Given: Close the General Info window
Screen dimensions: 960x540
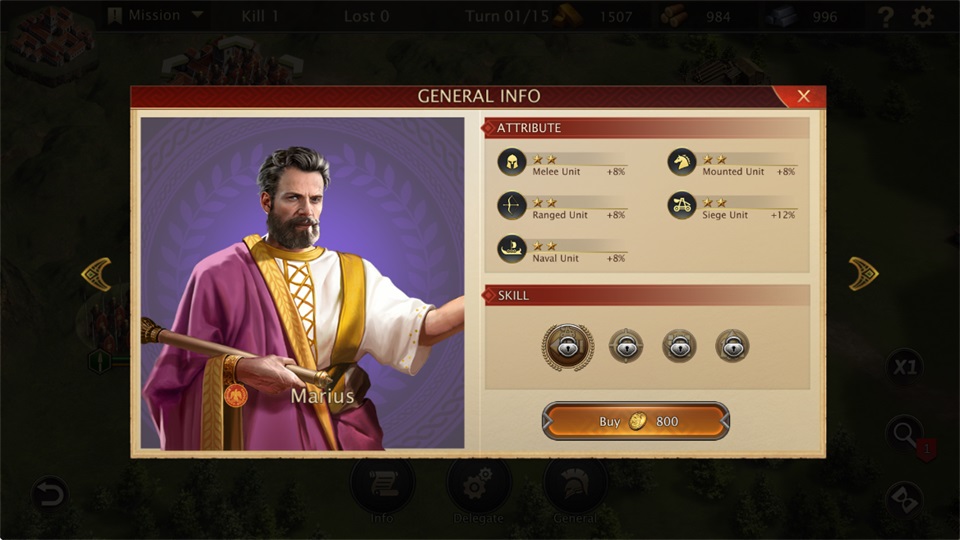Looking at the screenshot, I should [803, 97].
